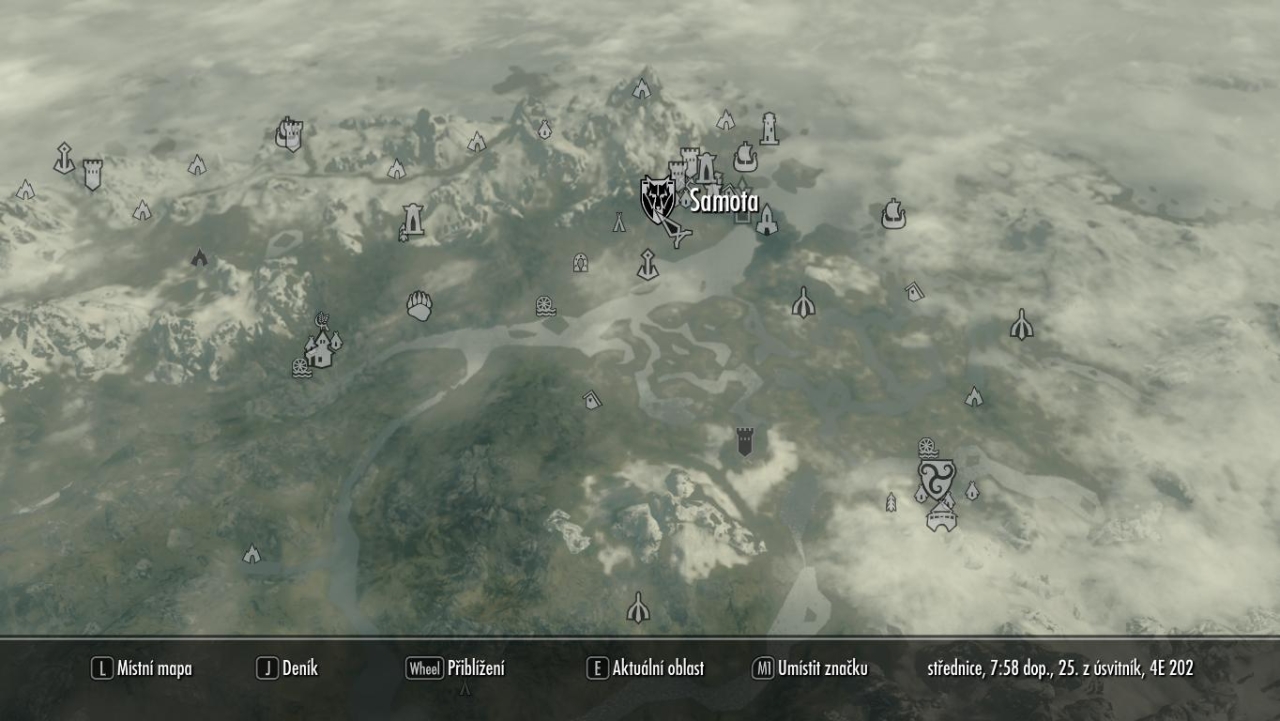Open the Deník journal
Image resolution: width=1280 pixels, height=721 pixels.
pyautogui.click(x=288, y=669)
